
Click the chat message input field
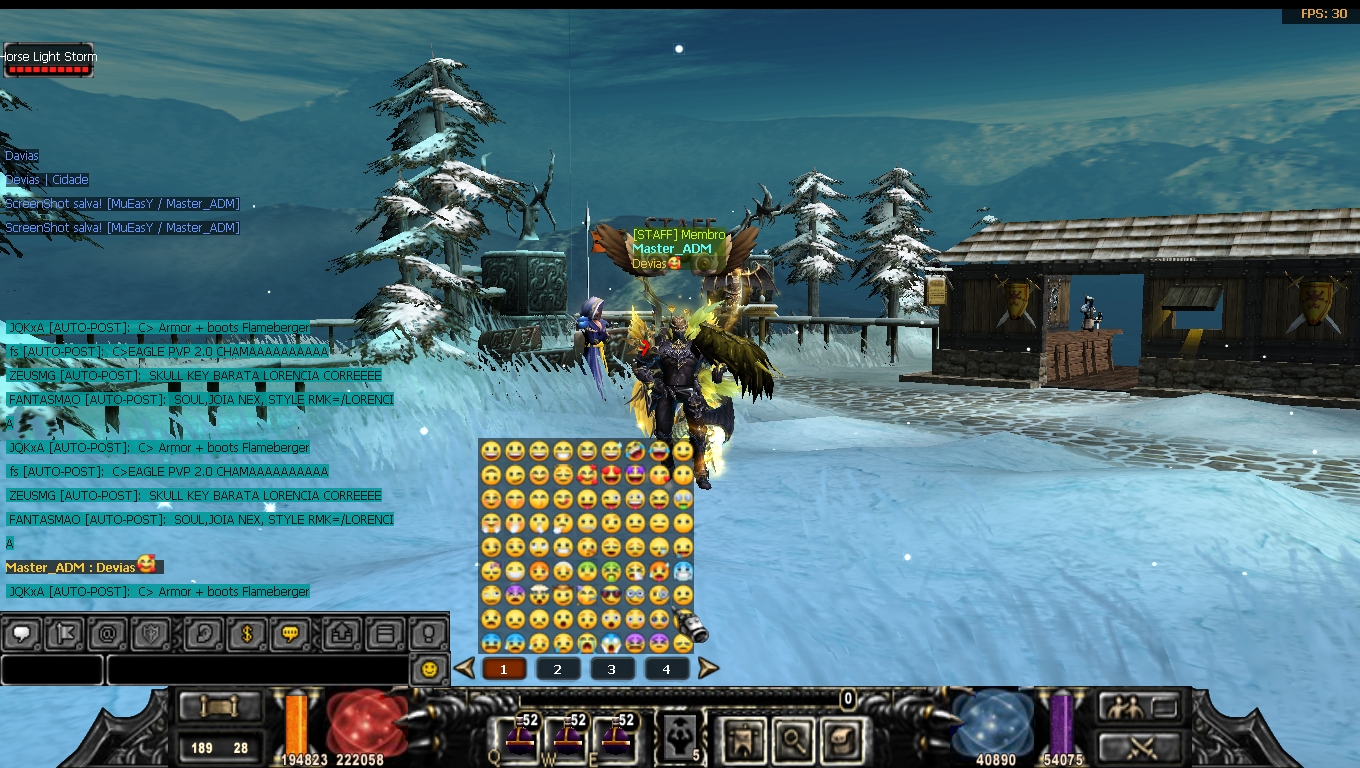pos(257,669)
